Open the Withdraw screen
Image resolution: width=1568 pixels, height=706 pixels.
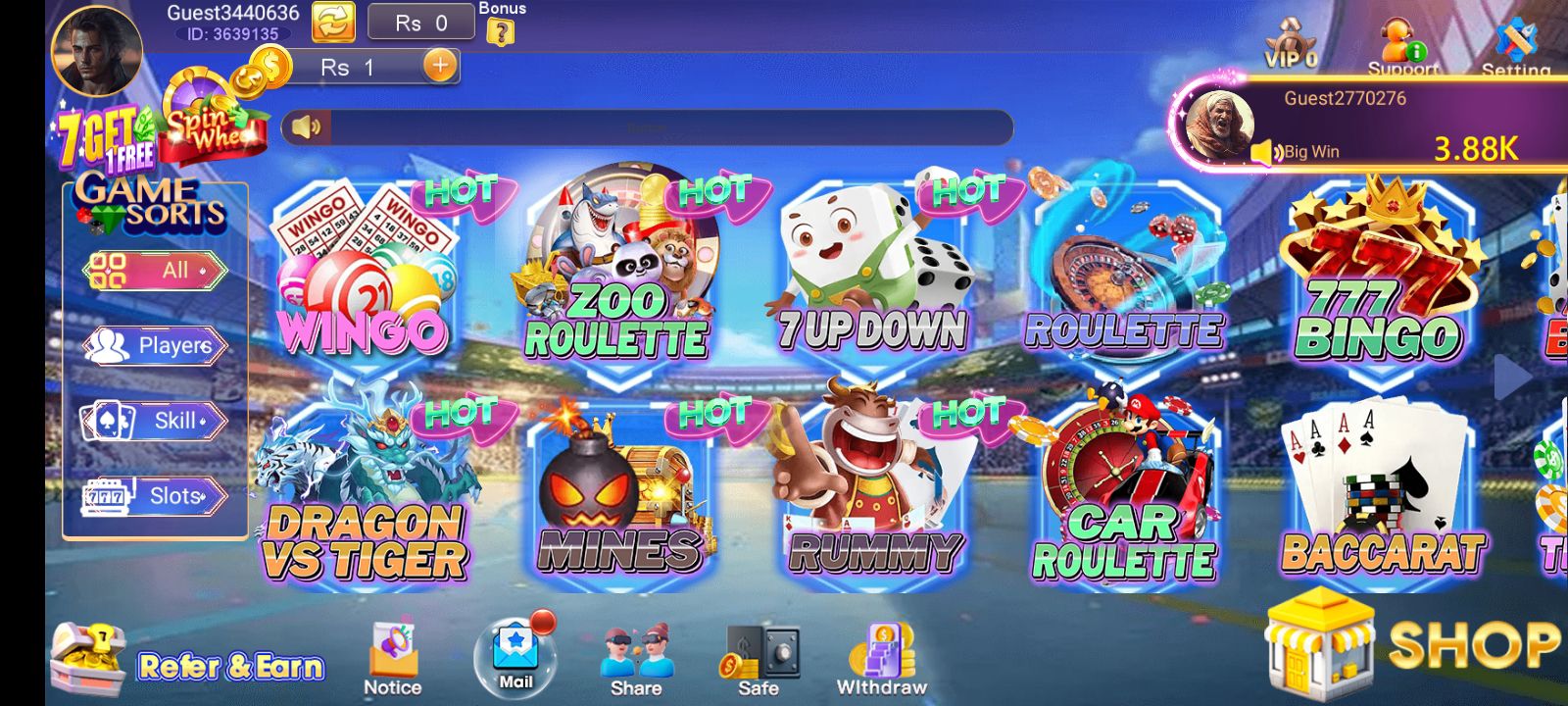pos(881,659)
